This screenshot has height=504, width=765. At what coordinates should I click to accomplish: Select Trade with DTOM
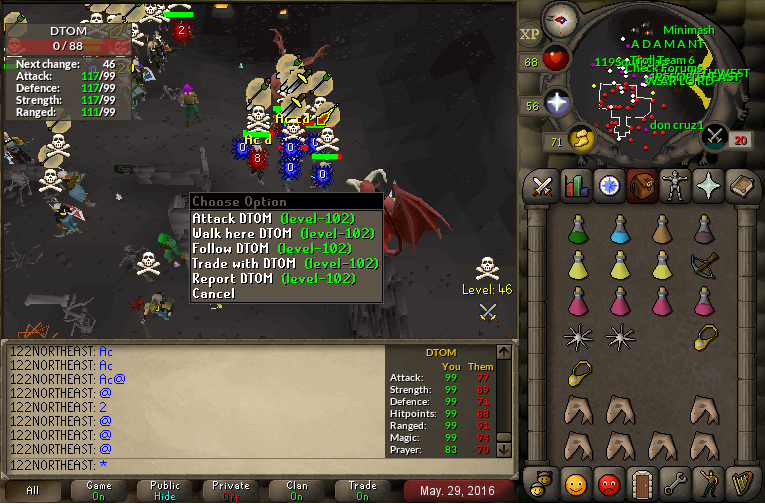coord(285,263)
